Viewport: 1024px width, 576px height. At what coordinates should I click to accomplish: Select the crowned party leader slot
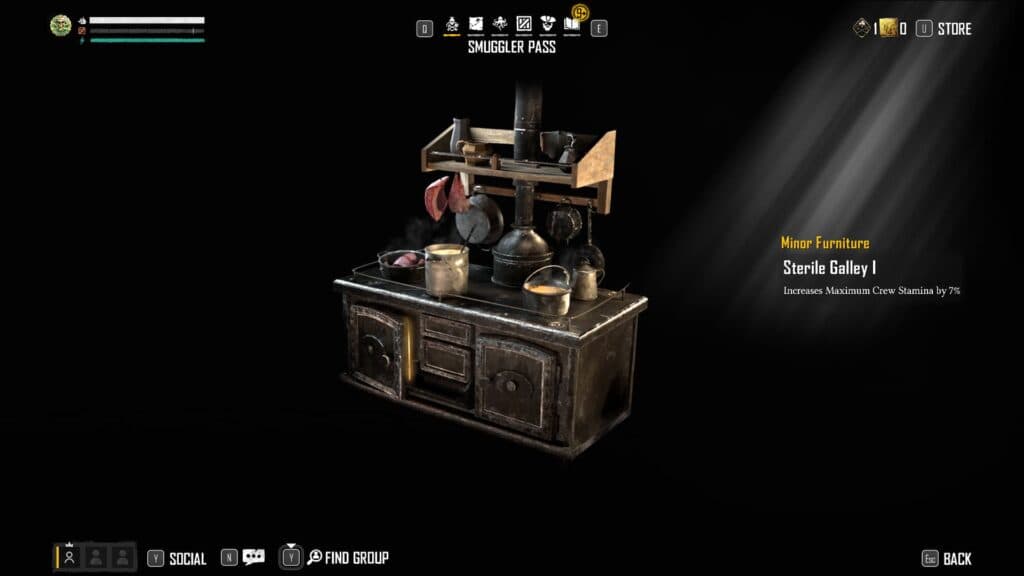[x=70, y=556]
